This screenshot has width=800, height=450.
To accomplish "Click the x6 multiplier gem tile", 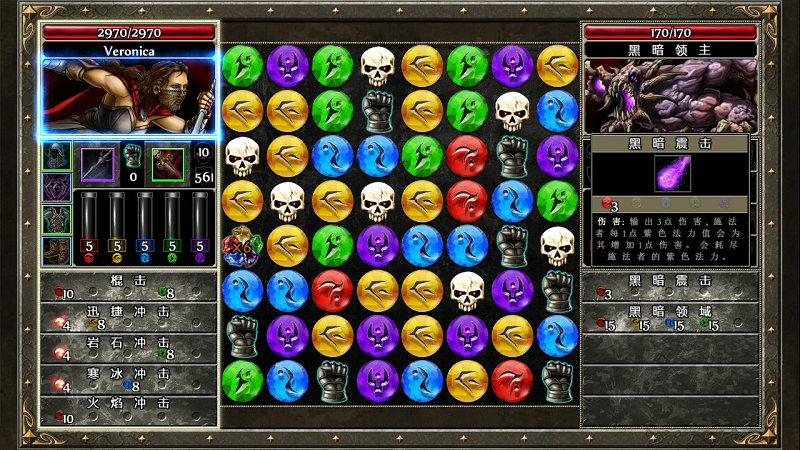I will pos(242,246).
